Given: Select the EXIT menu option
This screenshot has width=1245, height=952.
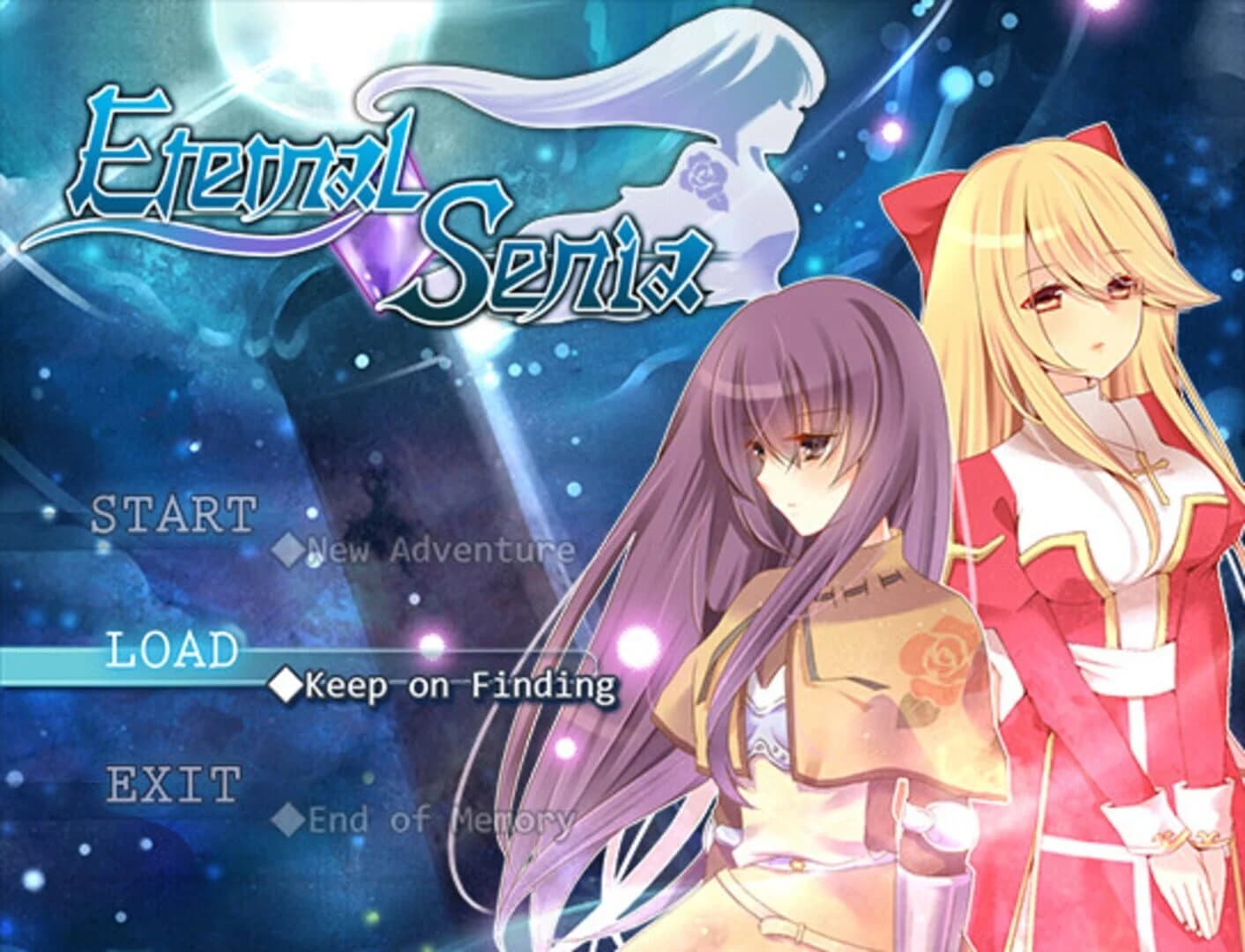Looking at the screenshot, I should (173, 783).
